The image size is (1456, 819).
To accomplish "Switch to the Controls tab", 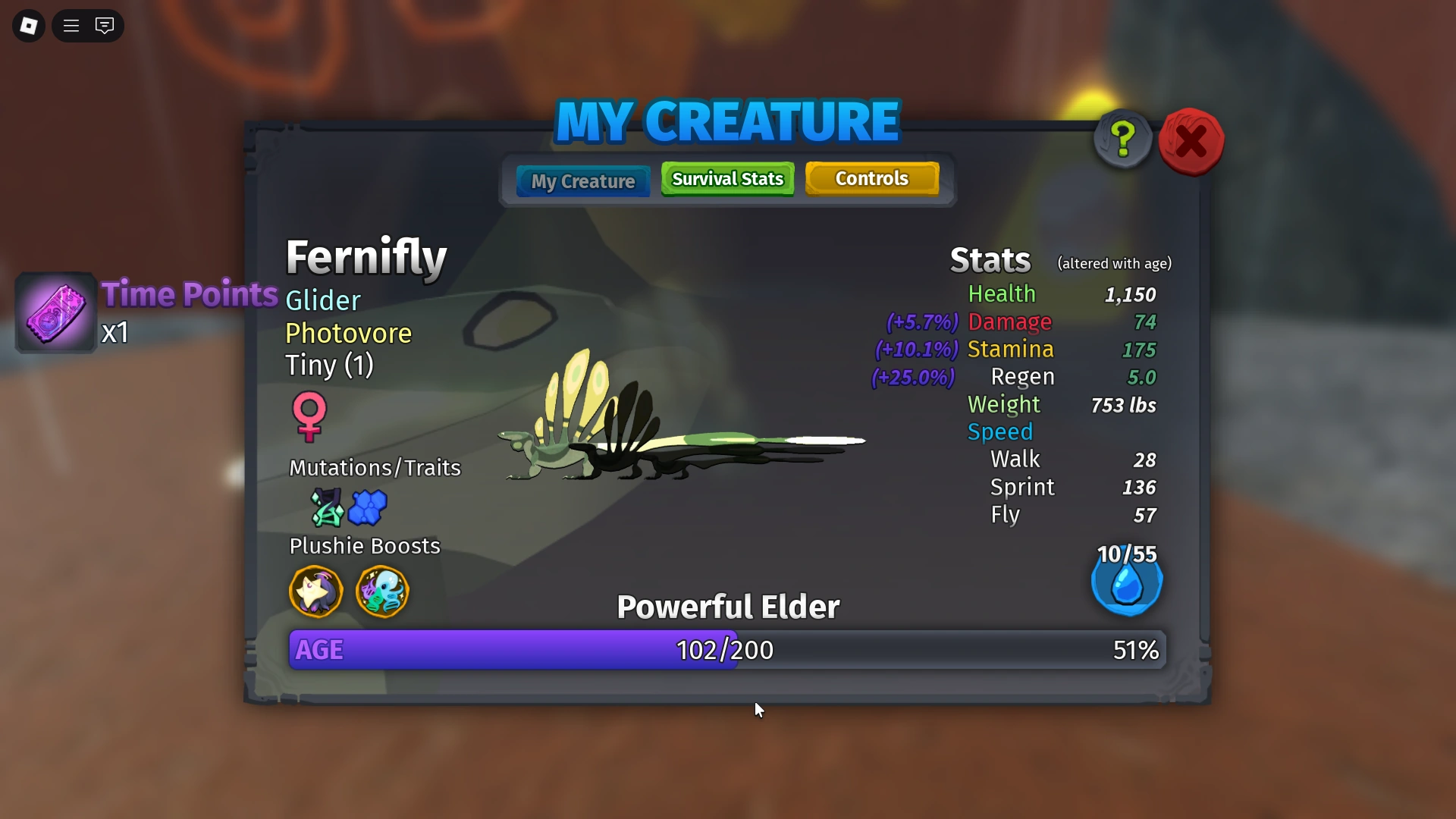I will click(871, 178).
